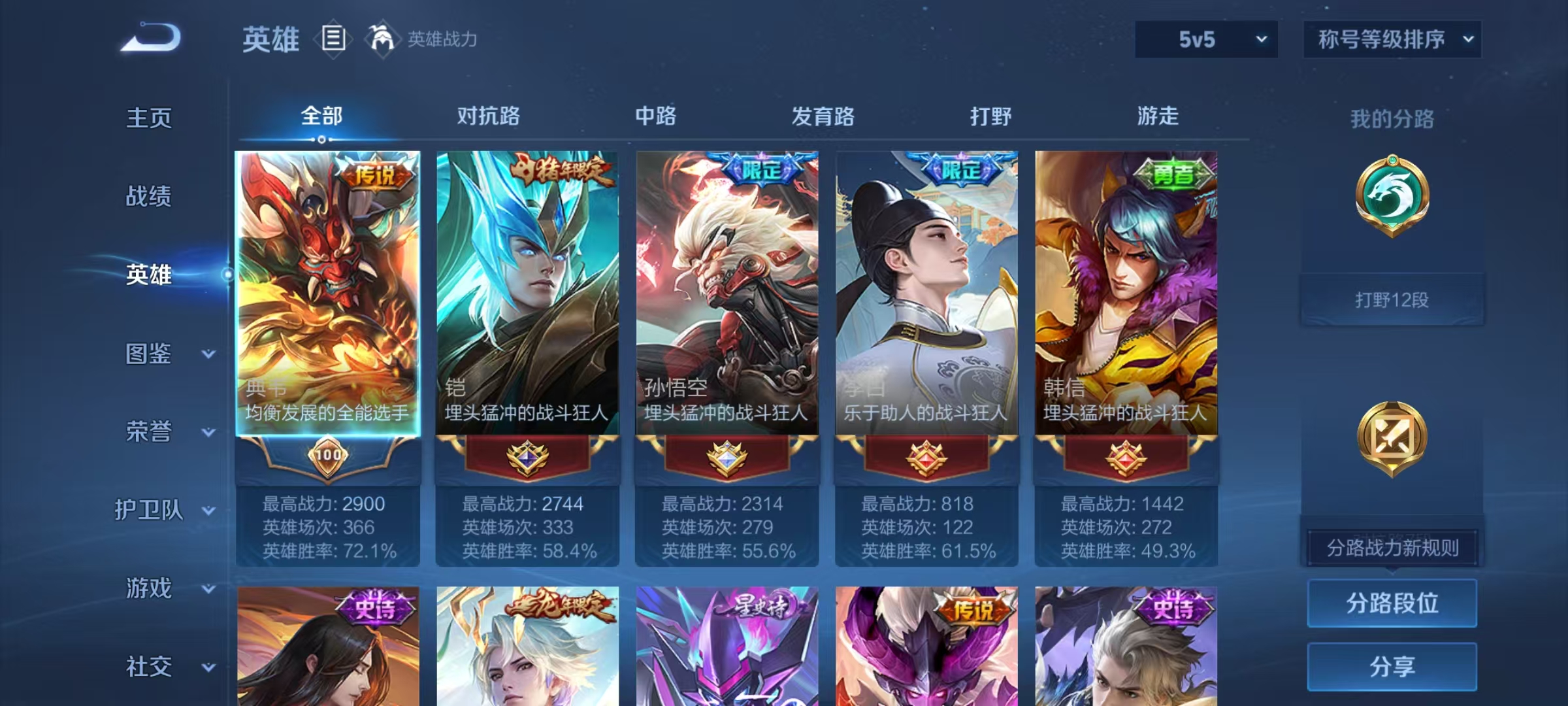Click the 分享 button
The image size is (1568, 706).
point(1392,665)
